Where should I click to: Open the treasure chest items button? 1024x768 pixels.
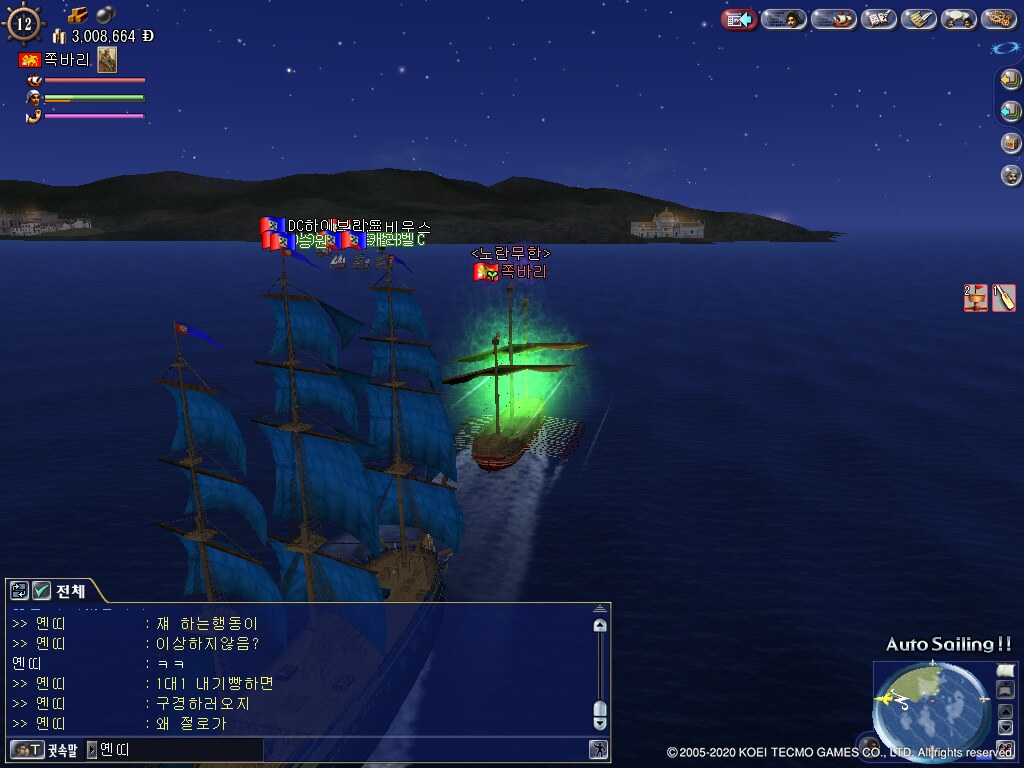[x=1011, y=143]
